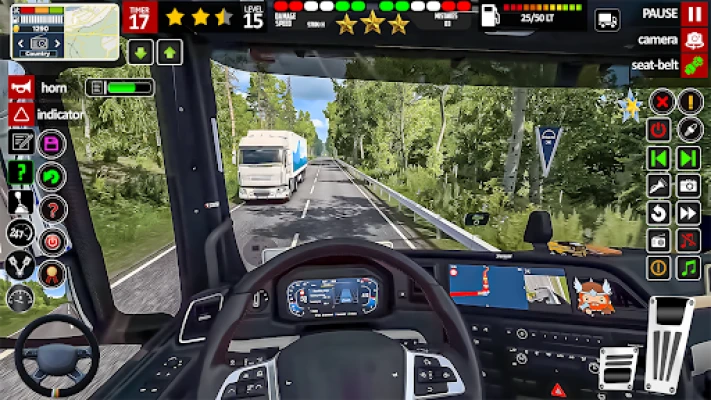The height and width of the screenshot is (400, 711).
Task: Click the green up arrow button
Action: [x=170, y=52]
